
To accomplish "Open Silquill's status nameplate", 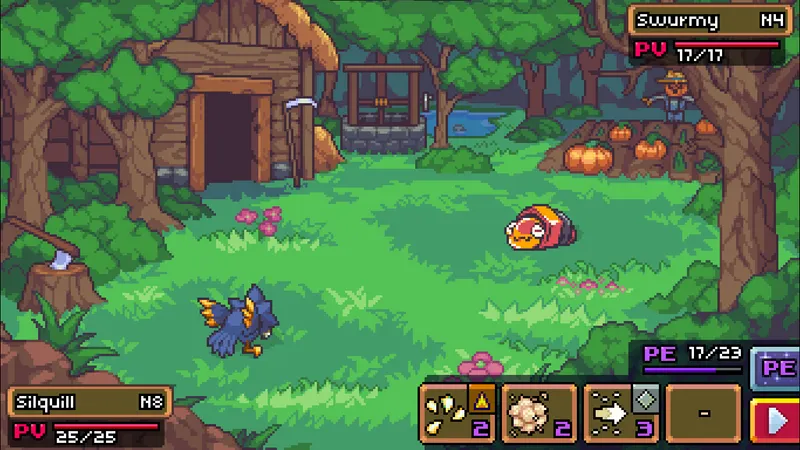I will coord(89,402).
